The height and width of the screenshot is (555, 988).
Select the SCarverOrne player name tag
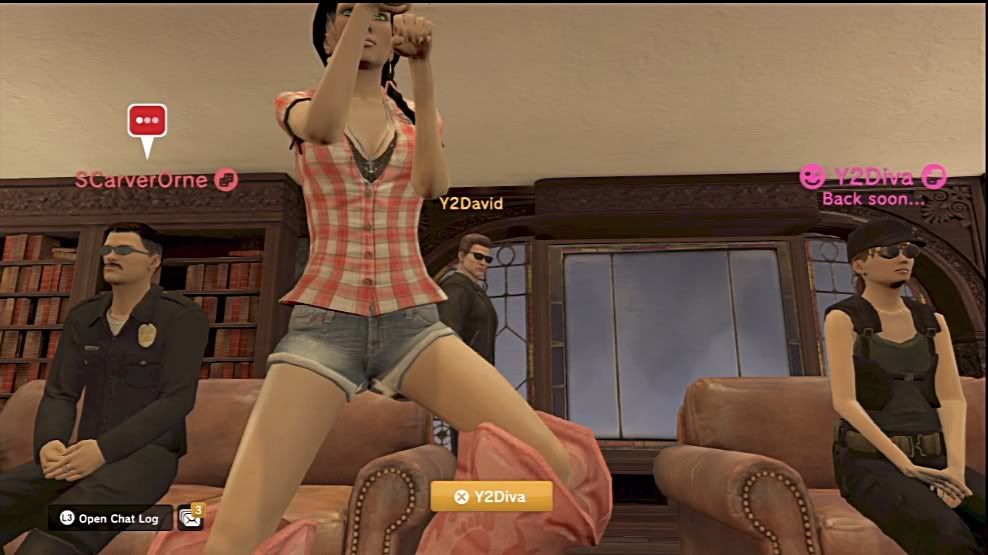(x=142, y=180)
